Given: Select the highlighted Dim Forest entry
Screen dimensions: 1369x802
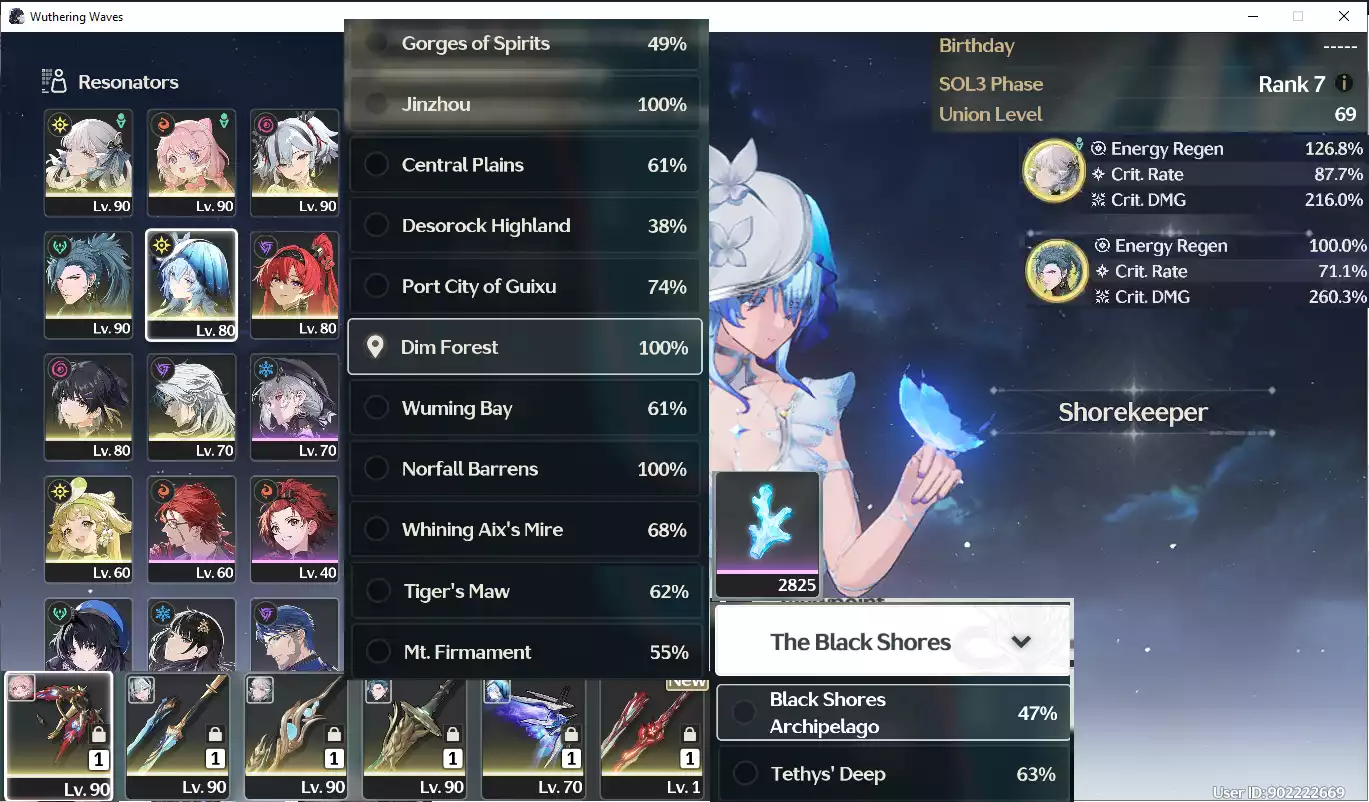Looking at the screenshot, I should [525, 347].
